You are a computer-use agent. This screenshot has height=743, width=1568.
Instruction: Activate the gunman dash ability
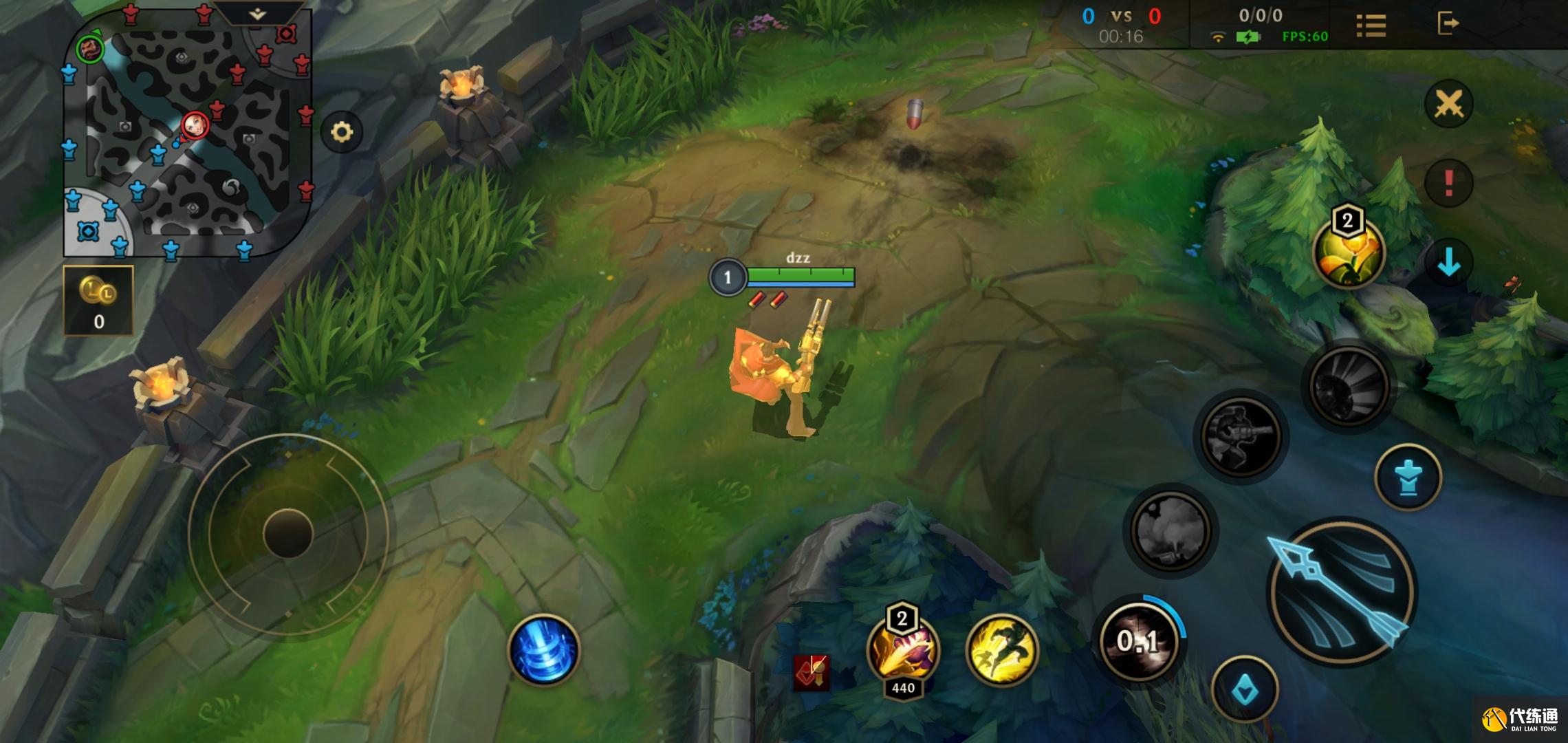tap(1241, 435)
